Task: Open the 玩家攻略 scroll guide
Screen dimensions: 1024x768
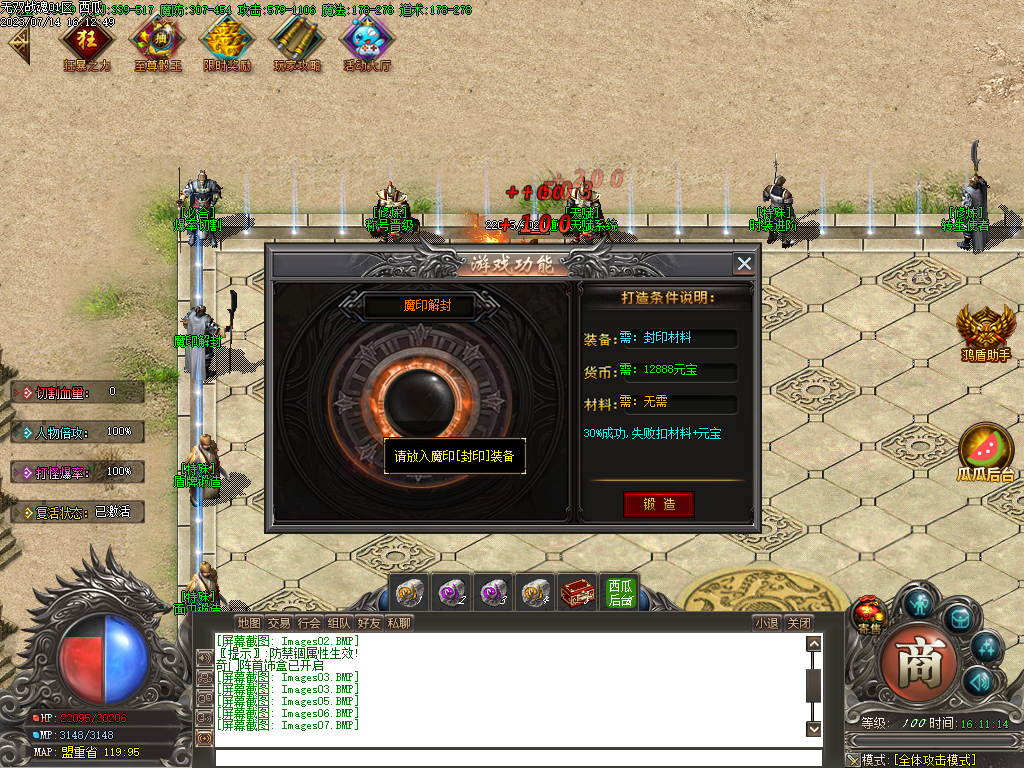Action: [297, 41]
